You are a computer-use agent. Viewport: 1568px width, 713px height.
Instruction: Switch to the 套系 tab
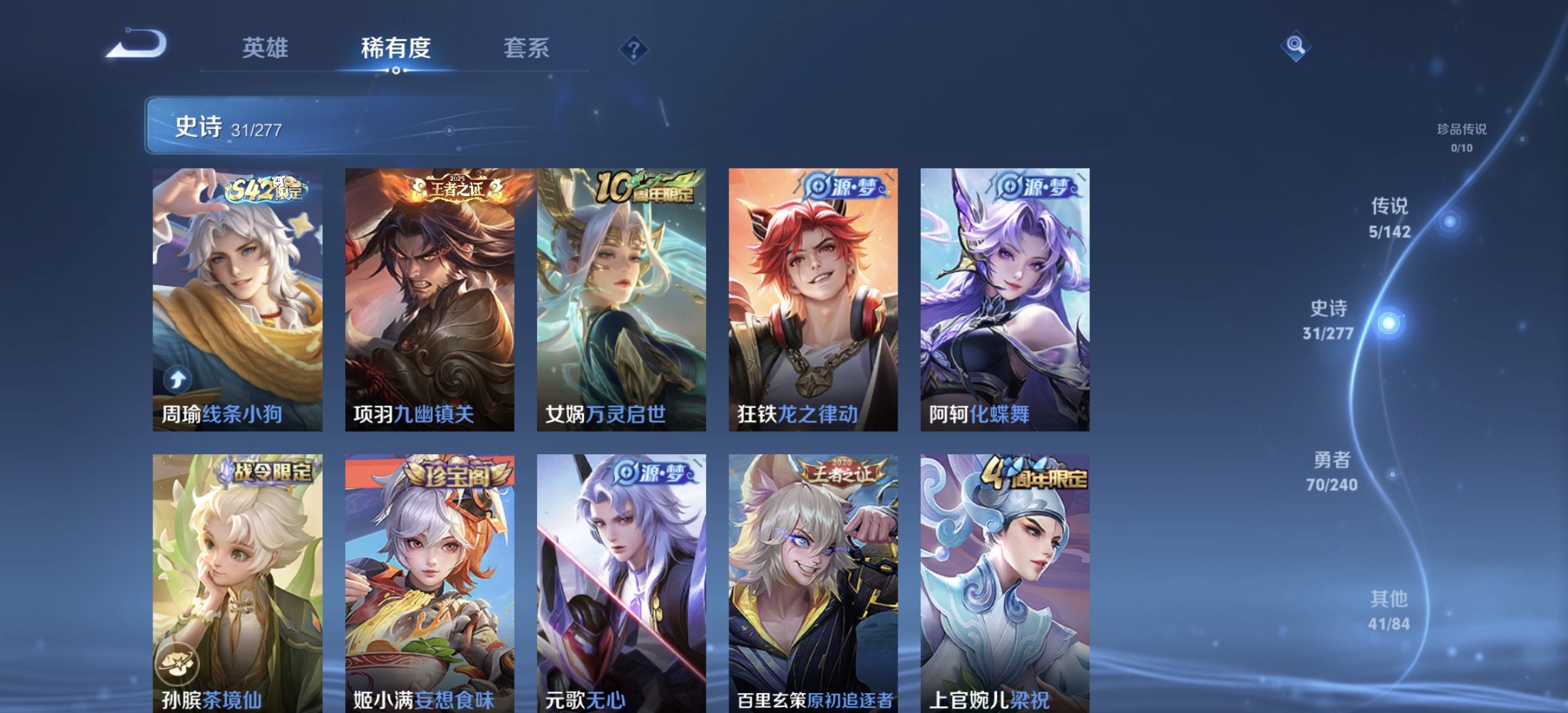(528, 49)
